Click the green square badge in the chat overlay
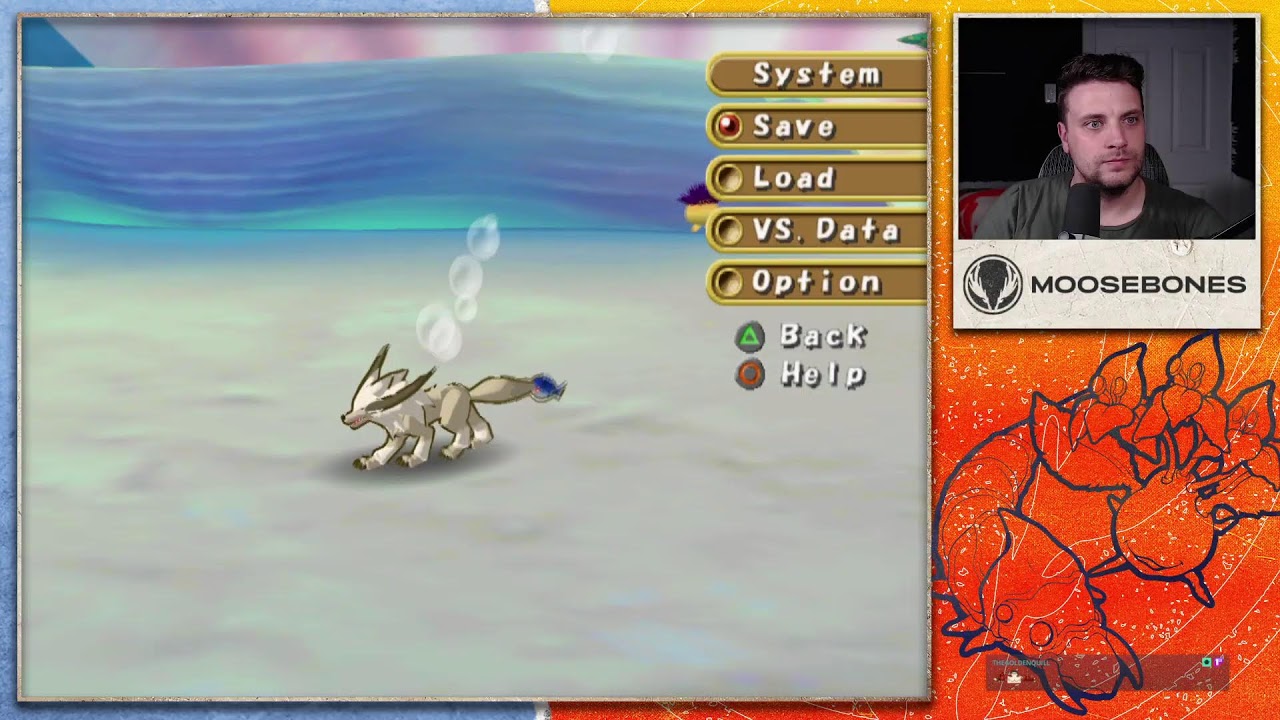1280x720 pixels. tap(1207, 662)
